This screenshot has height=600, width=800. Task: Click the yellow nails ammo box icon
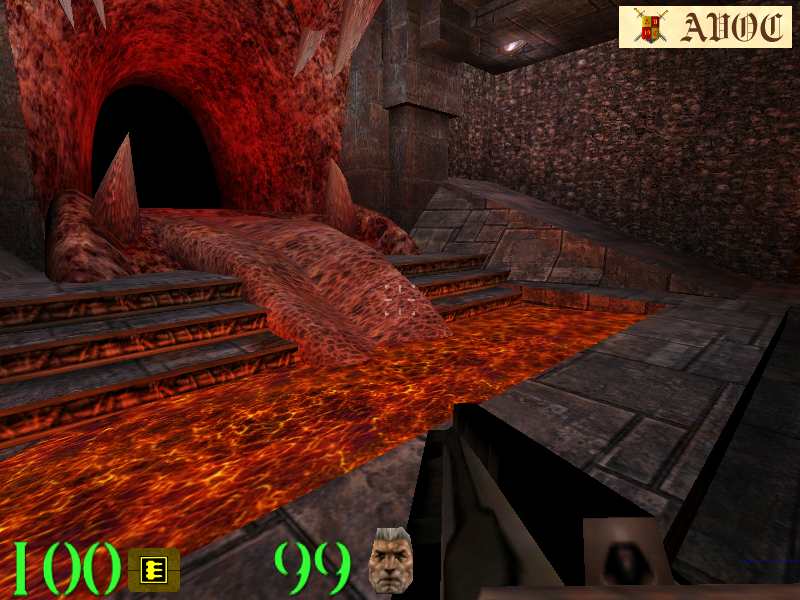tap(154, 570)
